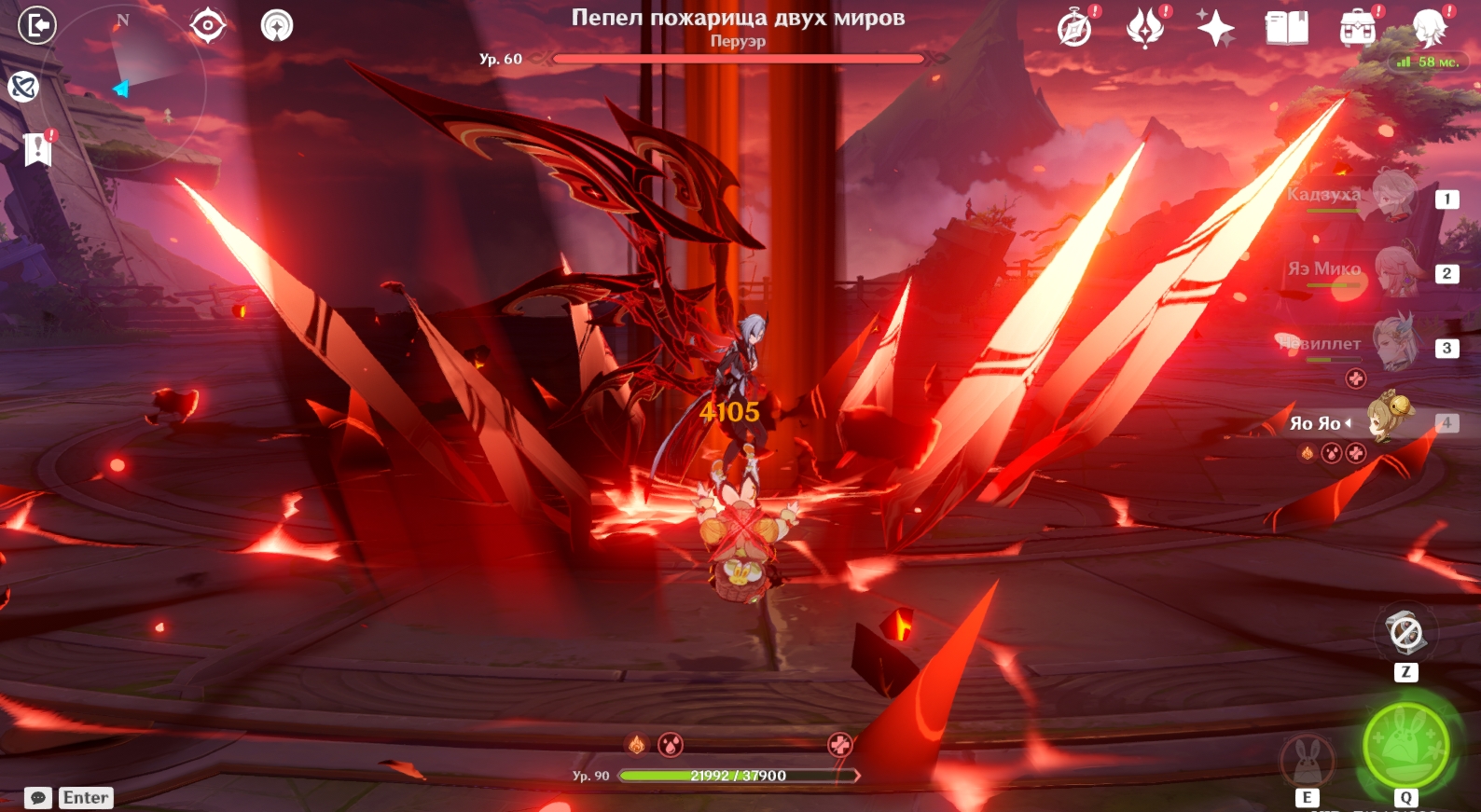Image resolution: width=1481 pixels, height=812 pixels.
Task: Open the chat speech bubble
Action: click(x=38, y=798)
